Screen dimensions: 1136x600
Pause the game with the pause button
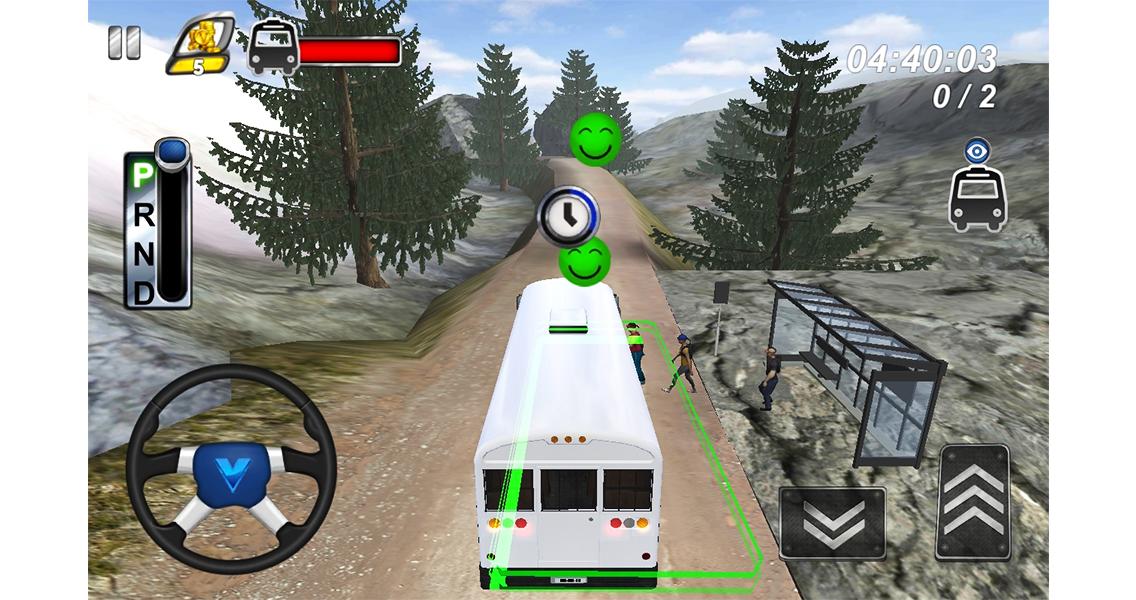point(125,42)
